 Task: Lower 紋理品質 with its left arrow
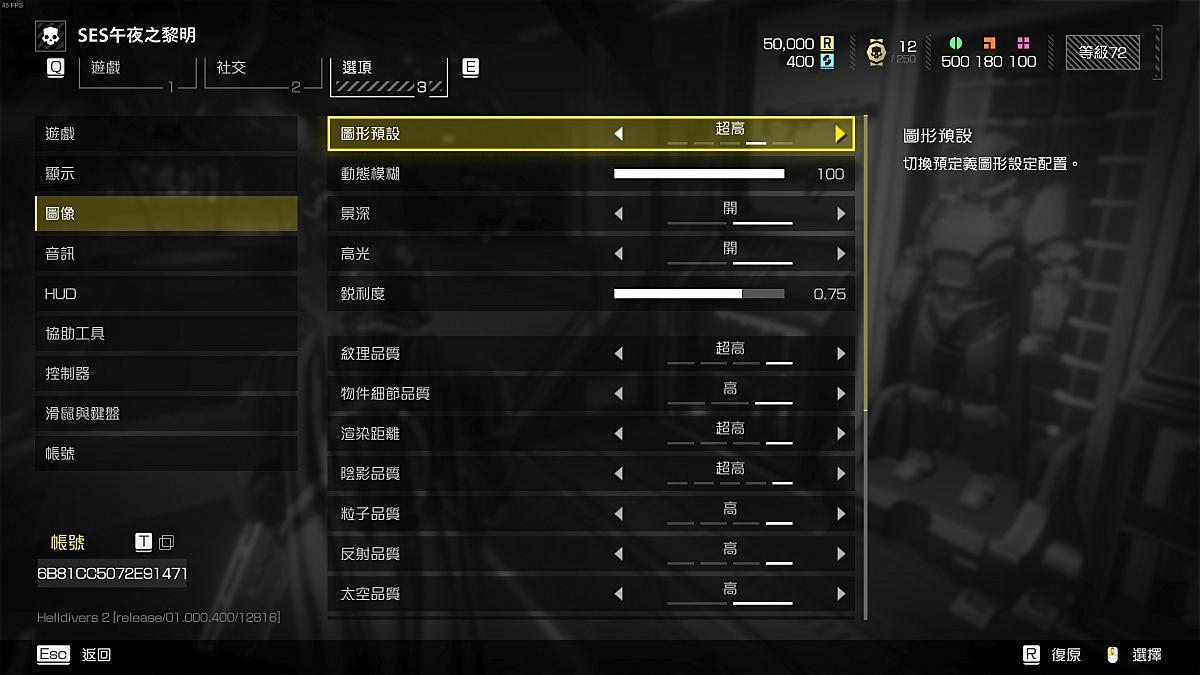618,354
